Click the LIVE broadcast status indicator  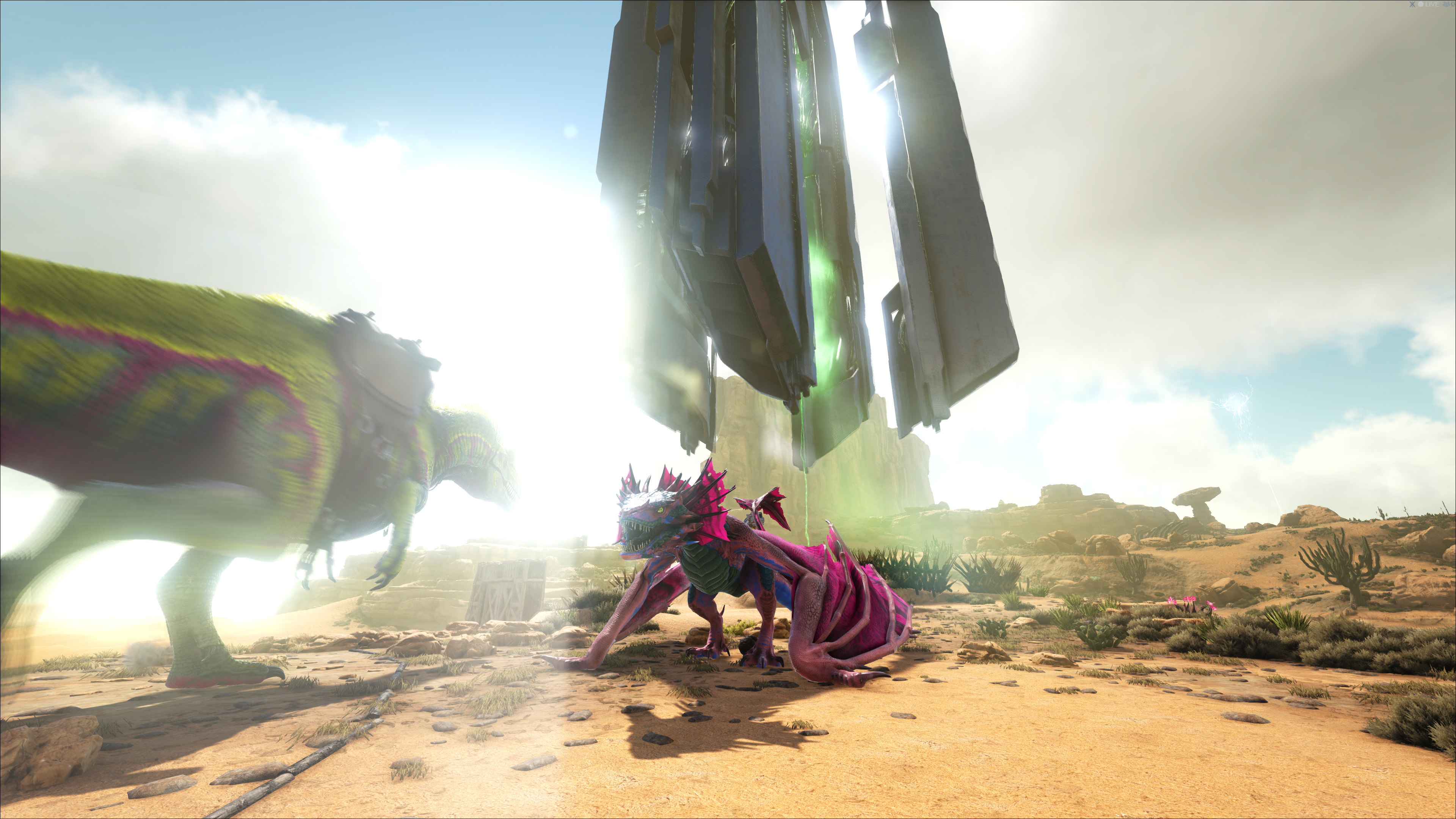coord(1430,5)
